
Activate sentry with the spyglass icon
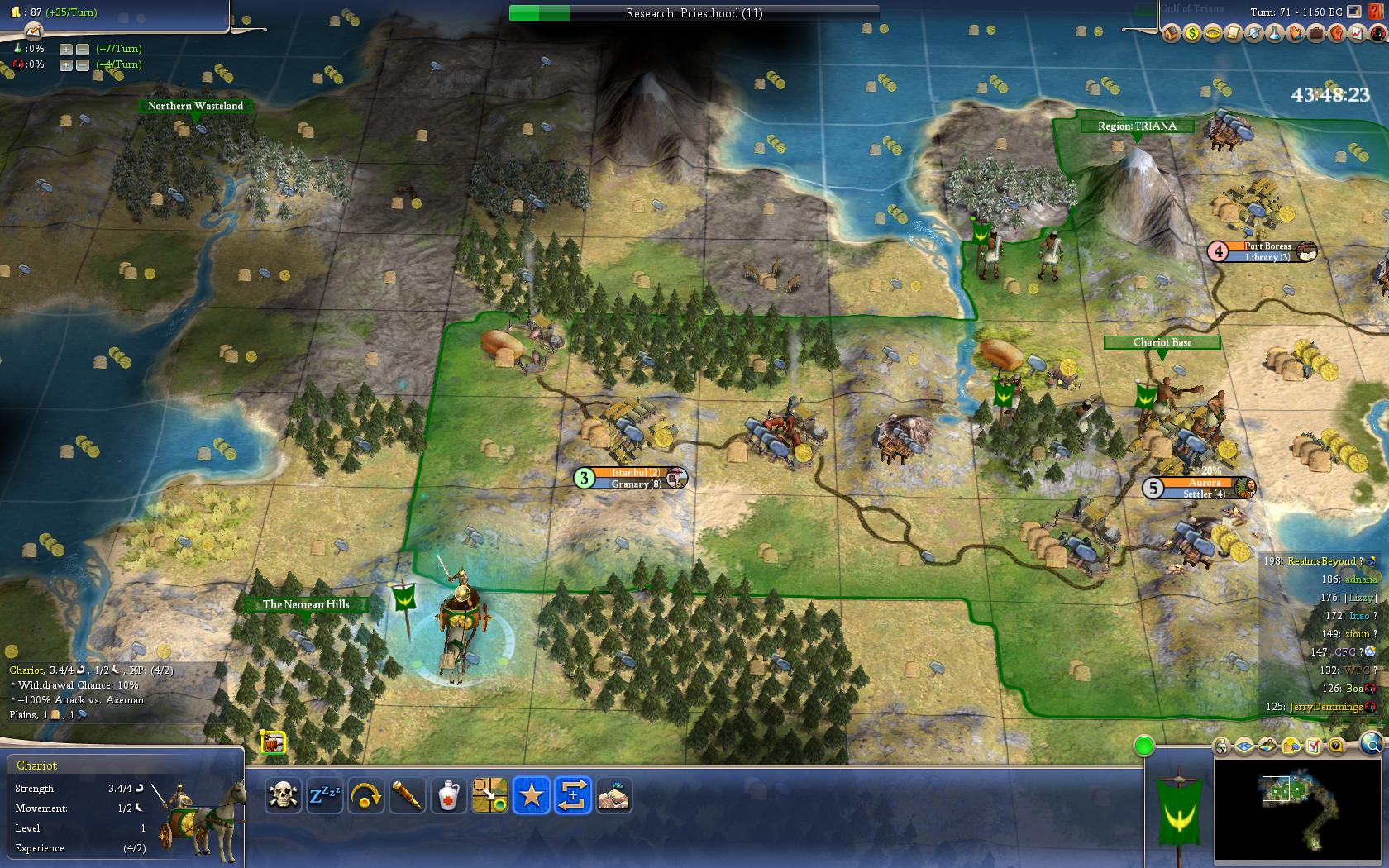tap(408, 795)
